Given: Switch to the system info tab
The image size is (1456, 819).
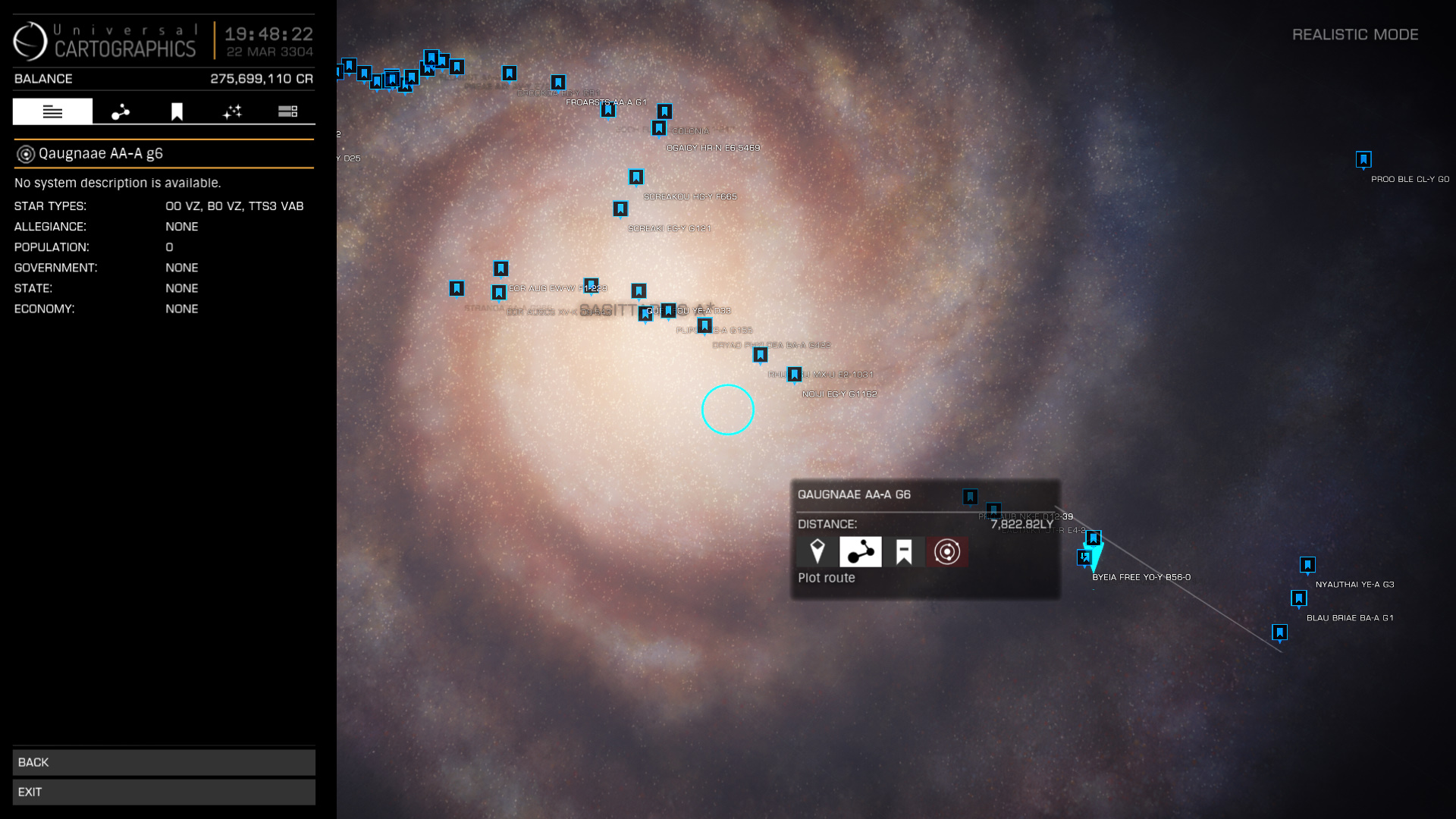Looking at the screenshot, I should tap(52, 111).
